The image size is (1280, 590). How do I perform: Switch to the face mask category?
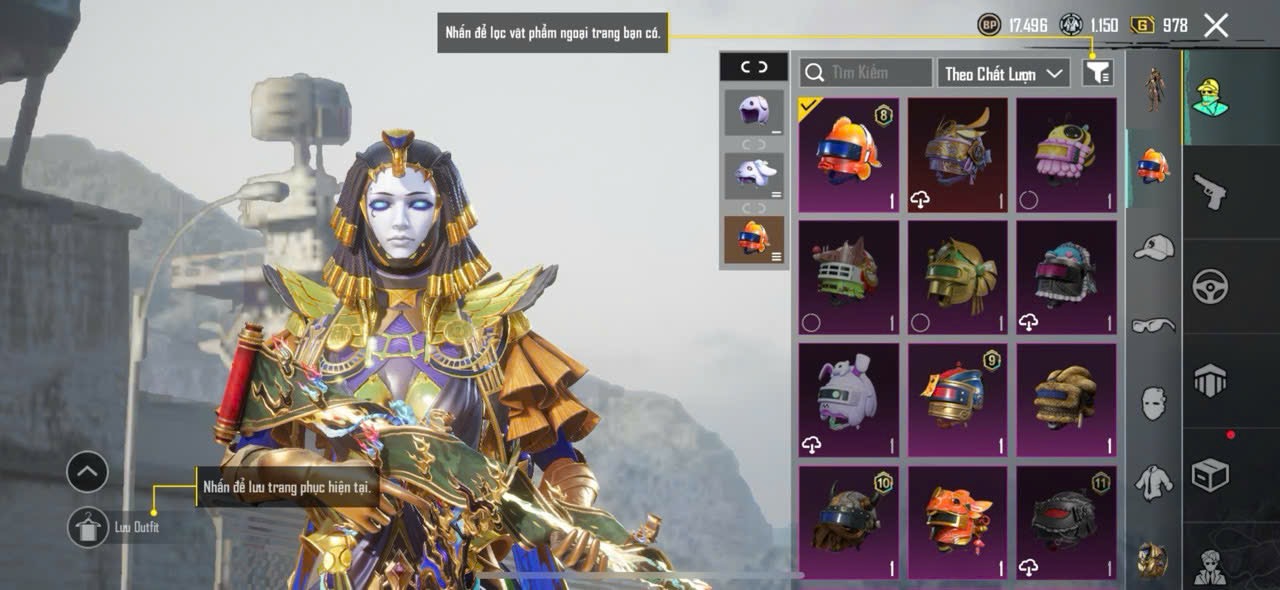1154,402
